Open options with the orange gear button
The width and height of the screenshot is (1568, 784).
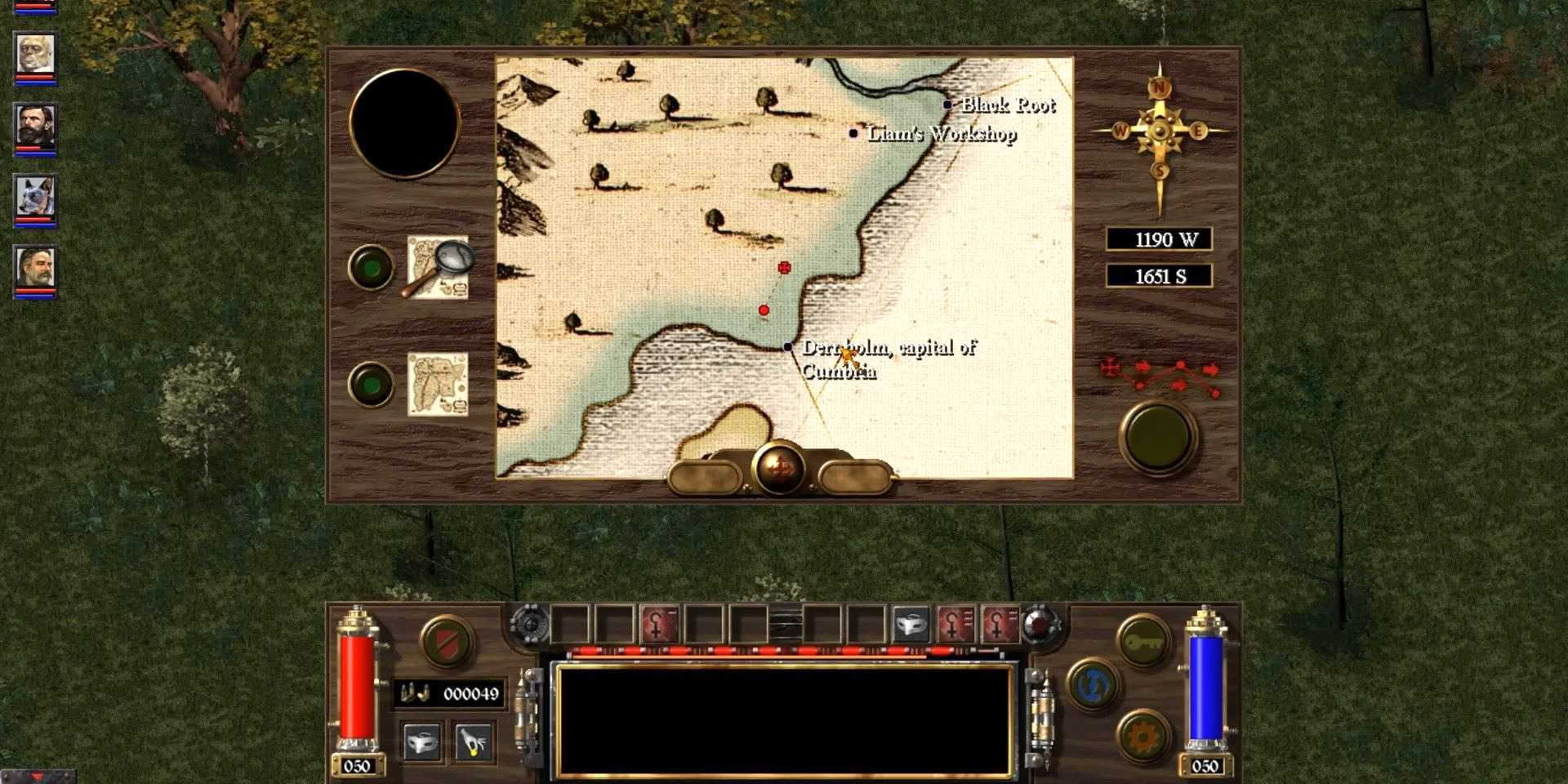click(x=1142, y=737)
